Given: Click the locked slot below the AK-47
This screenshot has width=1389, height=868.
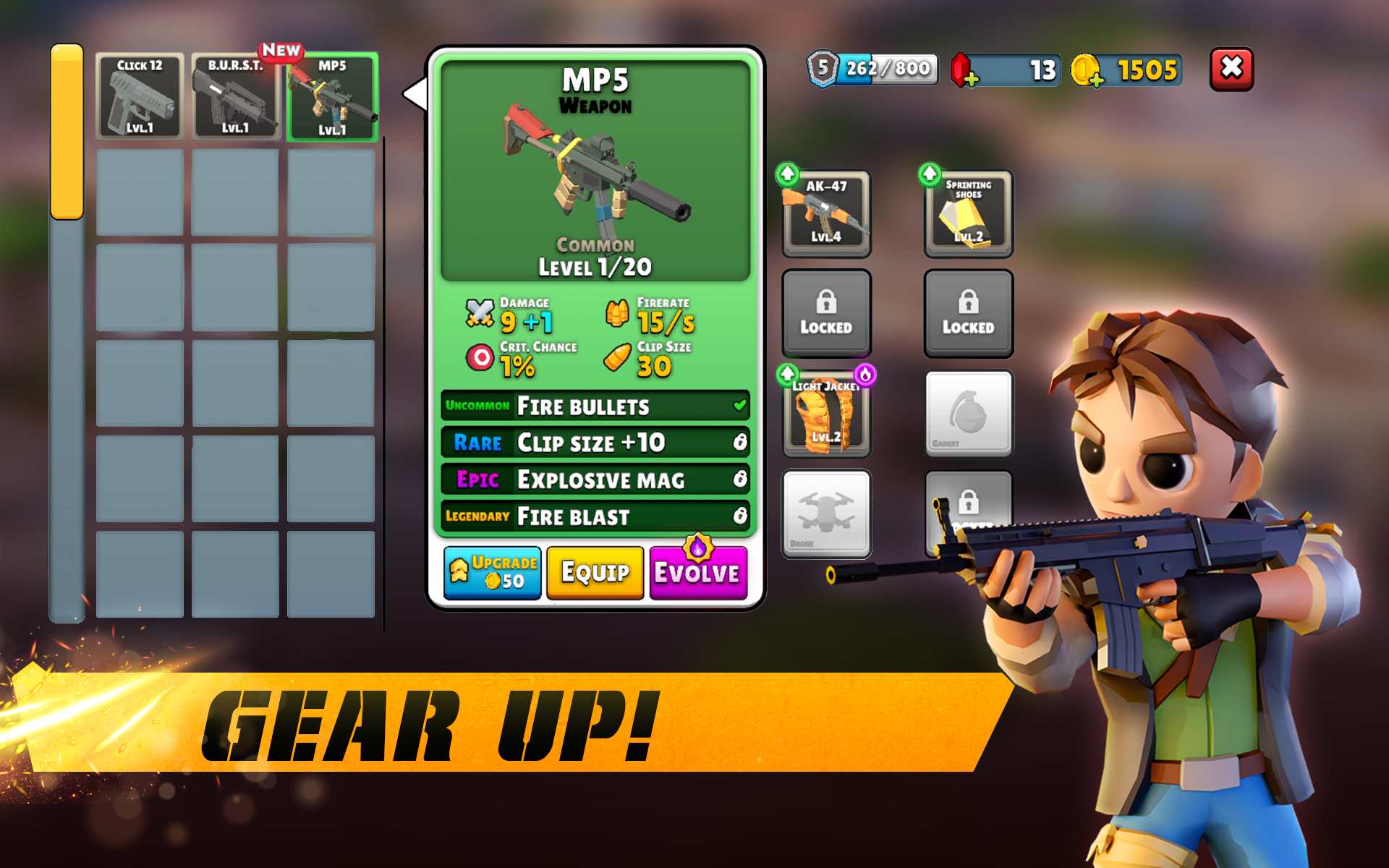Looking at the screenshot, I should tap(825, 313).
